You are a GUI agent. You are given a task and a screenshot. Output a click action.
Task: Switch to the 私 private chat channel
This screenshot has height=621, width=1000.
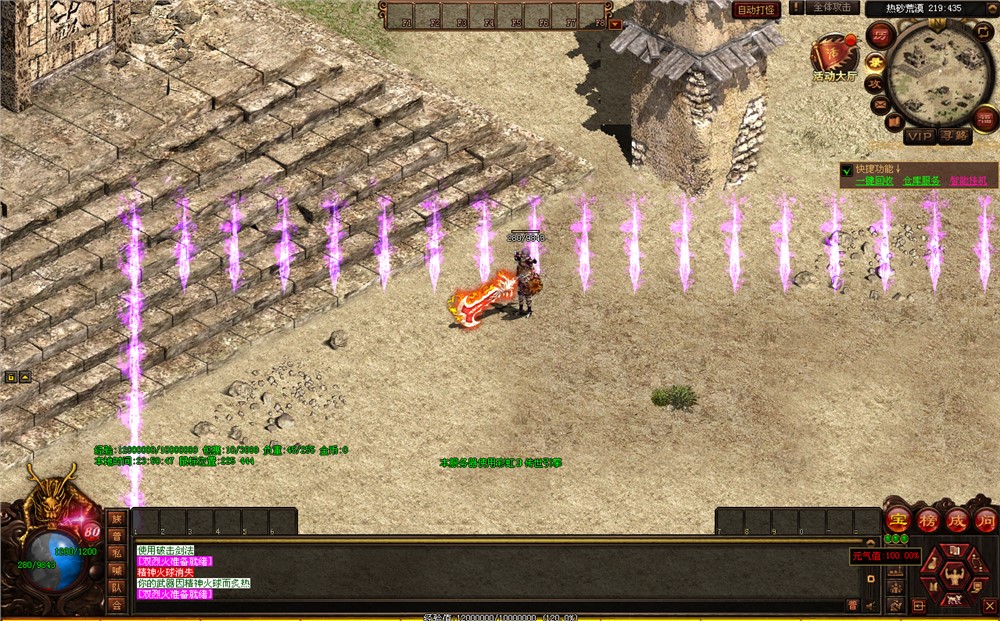tap(117, 552)
